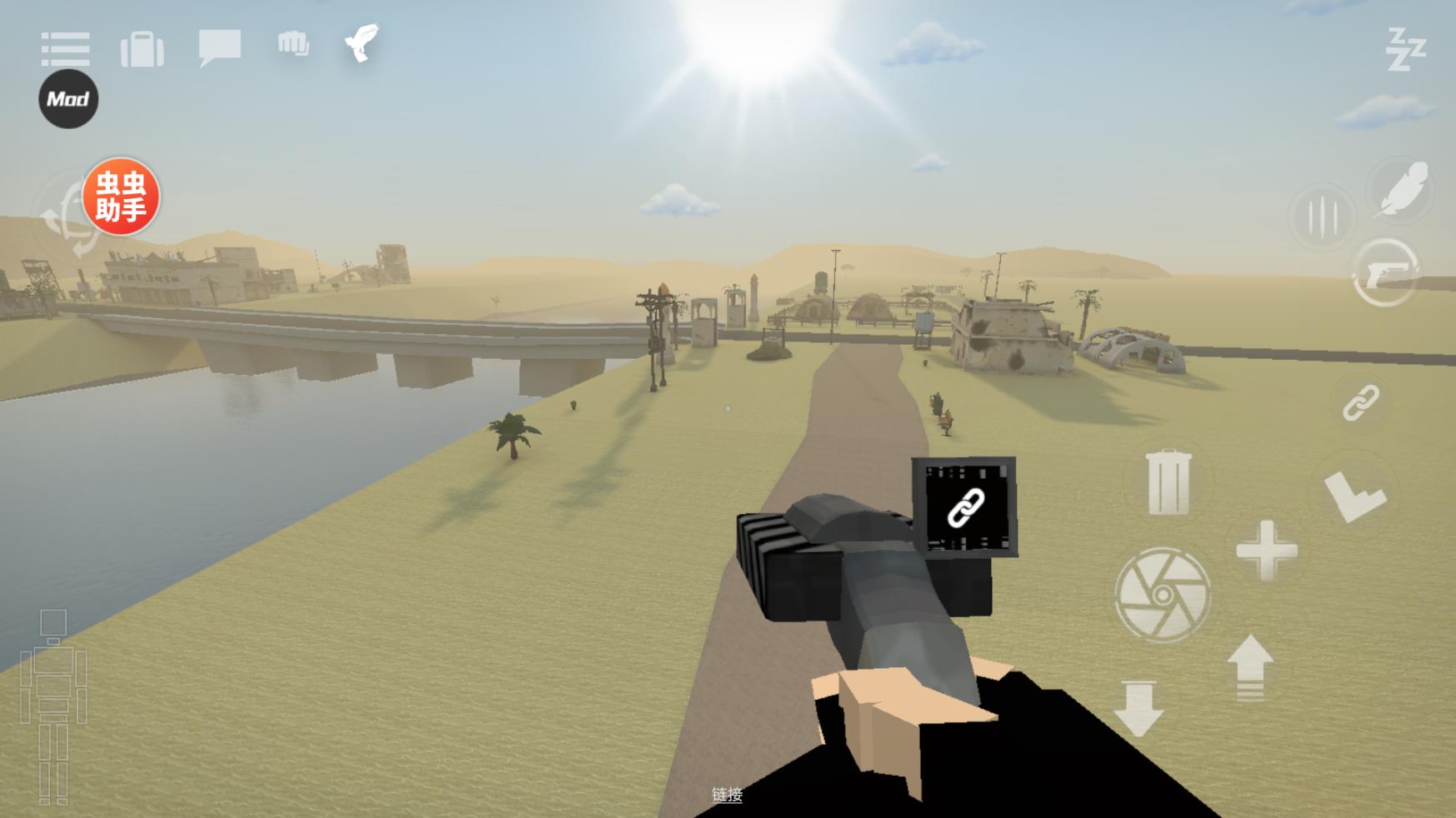Tap the up arrow button
The height and width of the screenshot is (818, 1456).
pos(1250,667)
